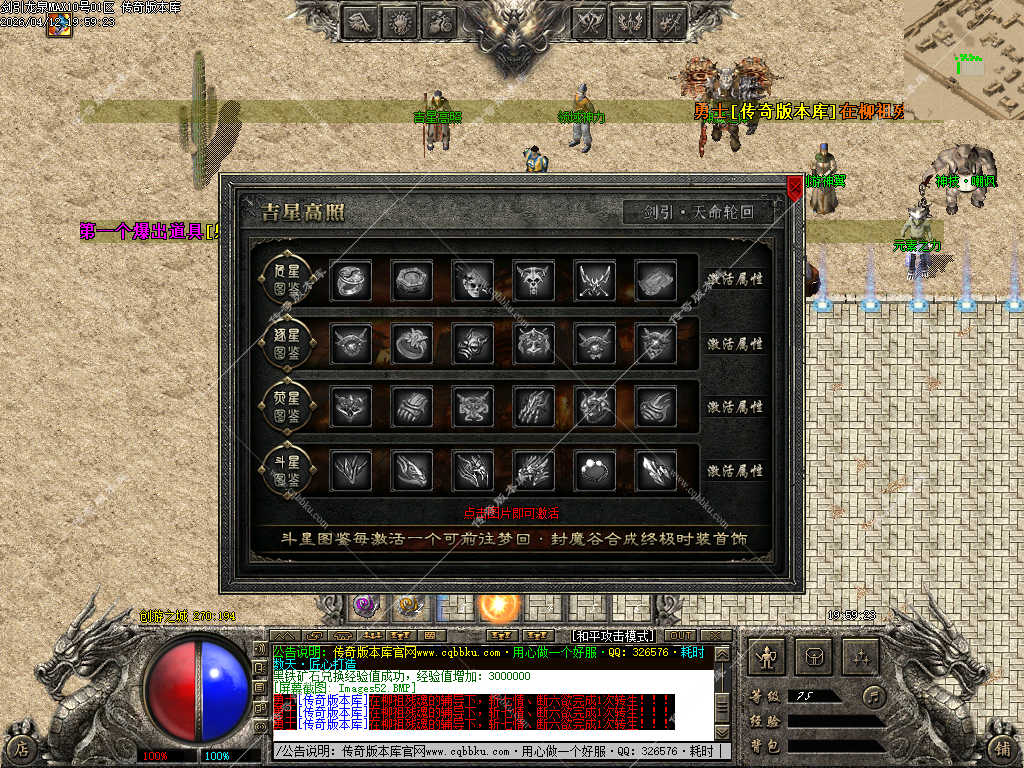This screenshot has width=1024, height=768.
Task: Click the OUT button above chat
Action: [680, 636]
